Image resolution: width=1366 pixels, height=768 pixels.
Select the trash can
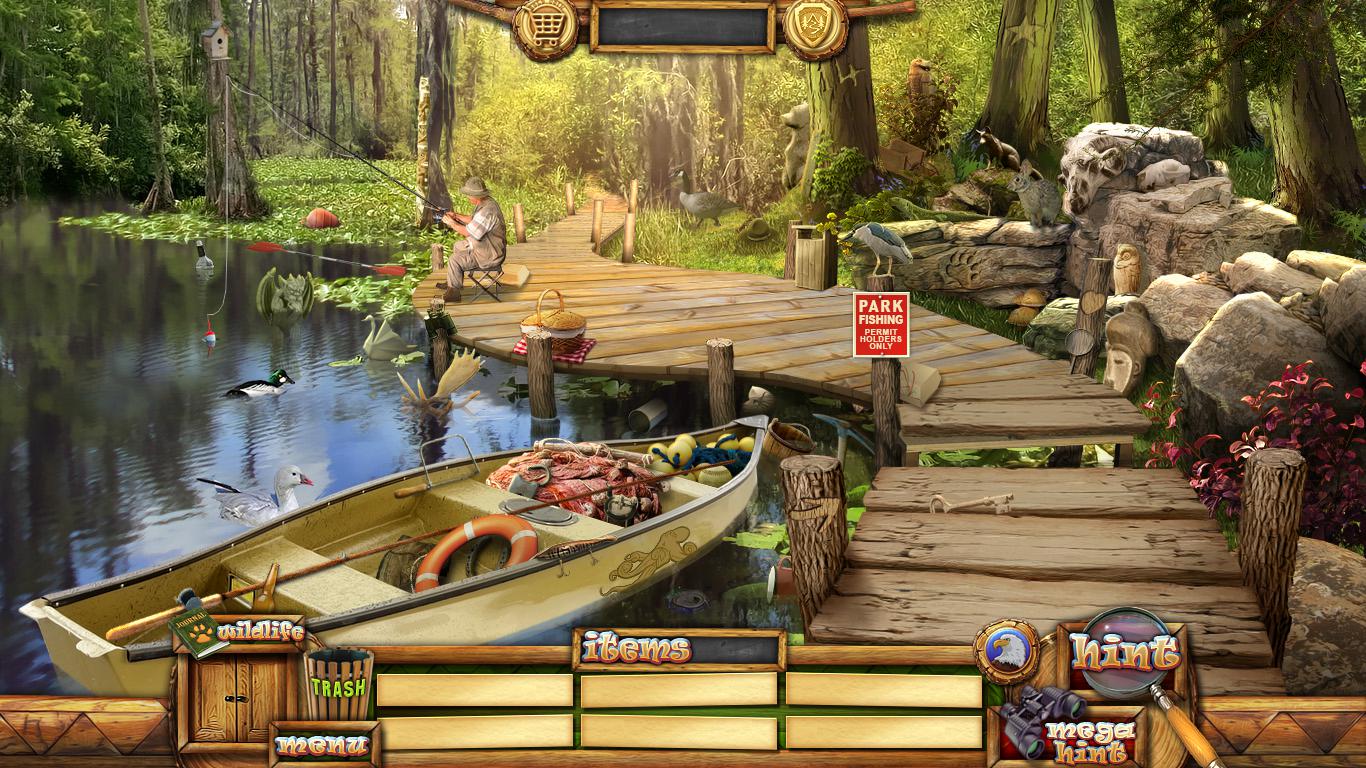click(339, 685)
